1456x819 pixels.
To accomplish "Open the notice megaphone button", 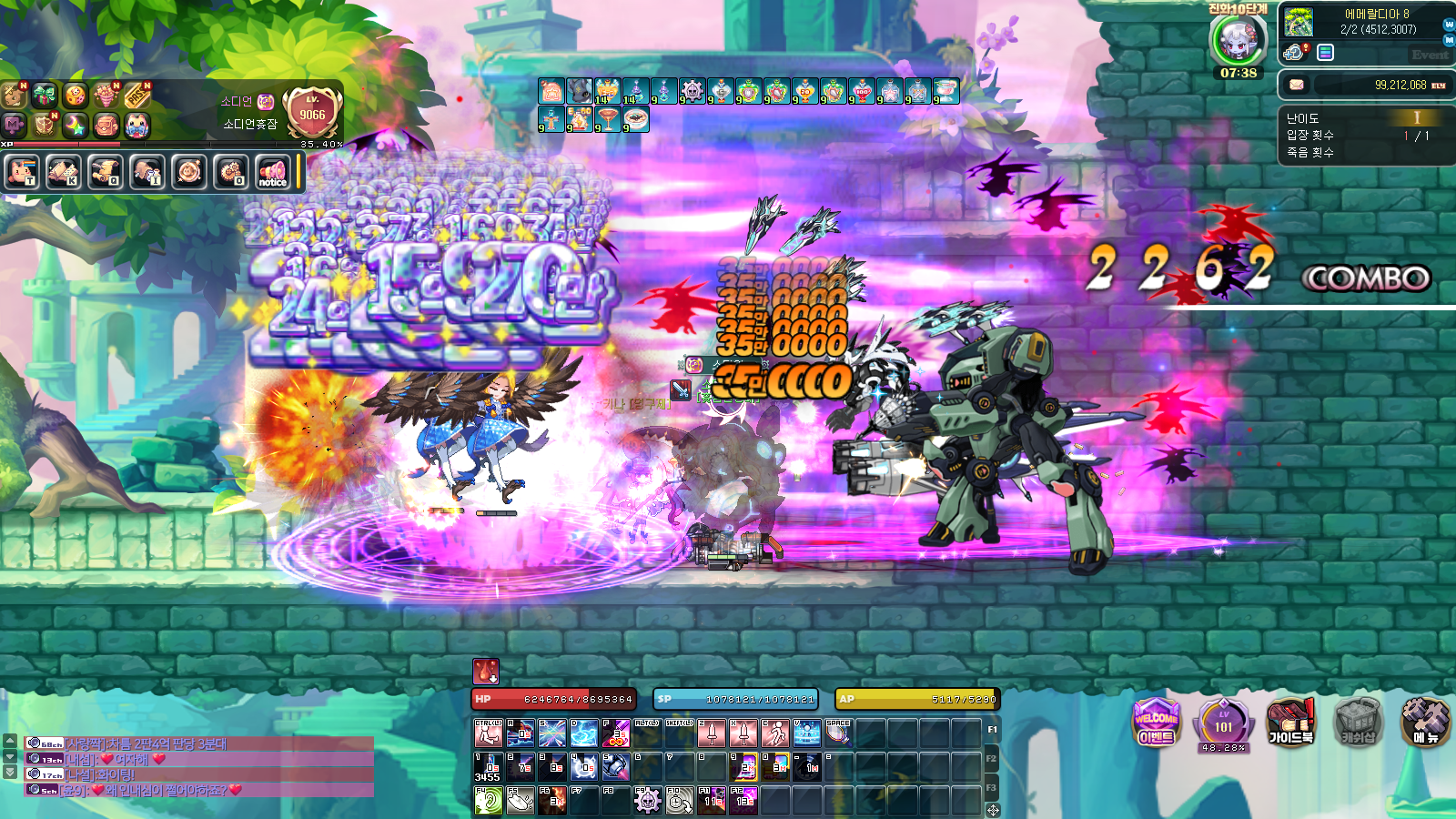I will pos(272,171).
